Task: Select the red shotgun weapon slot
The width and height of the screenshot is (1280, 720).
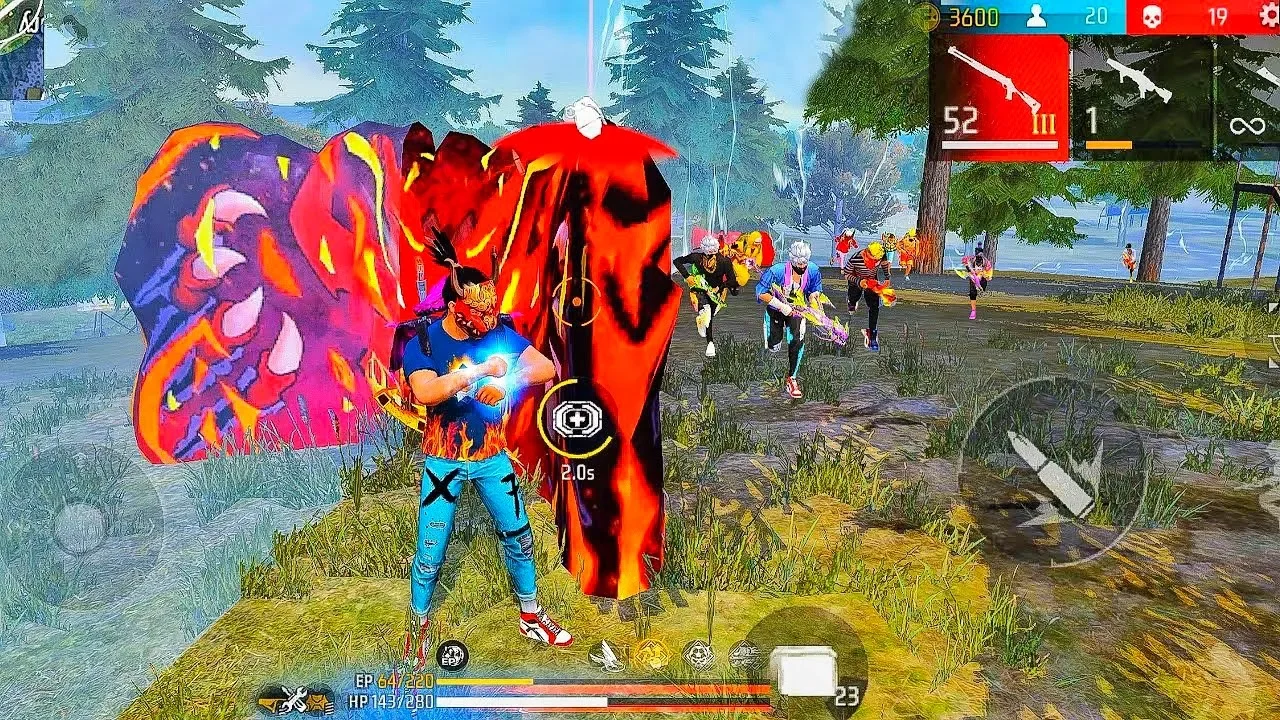Action: pyautogui.click(x=999, y=97)
